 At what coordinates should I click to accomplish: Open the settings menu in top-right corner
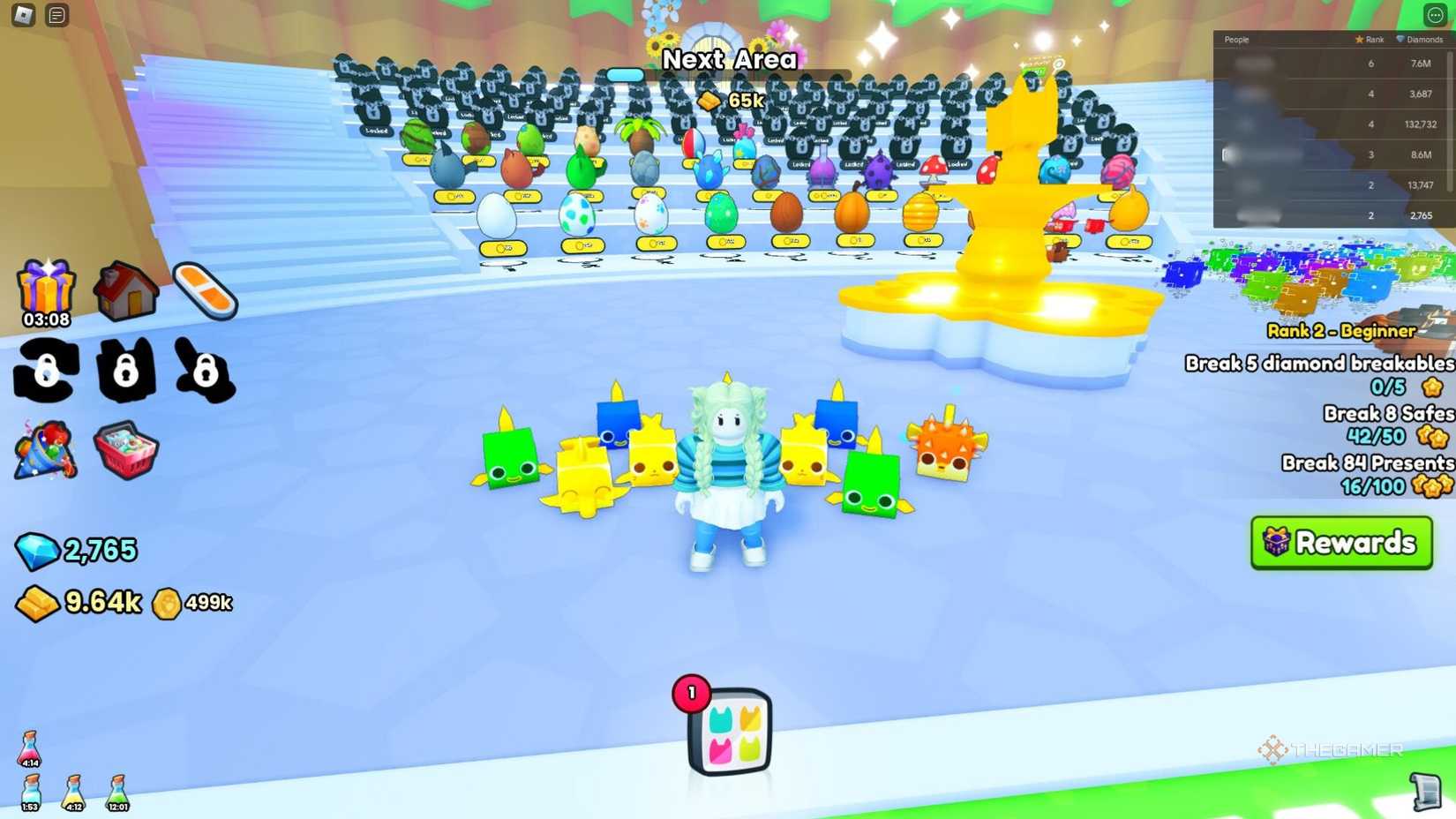[1437, 14]
